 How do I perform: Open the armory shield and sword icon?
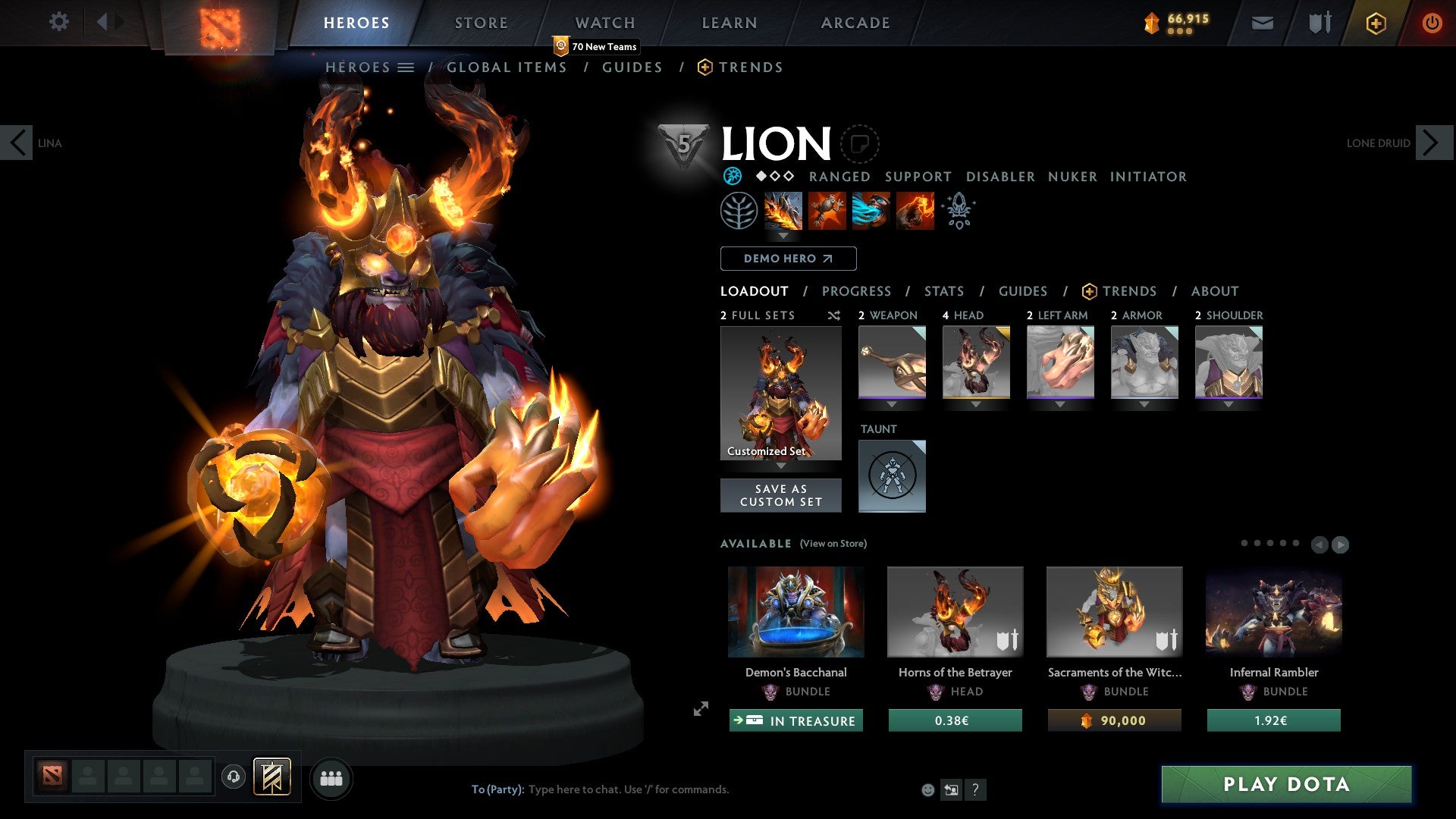(1319, 23)
